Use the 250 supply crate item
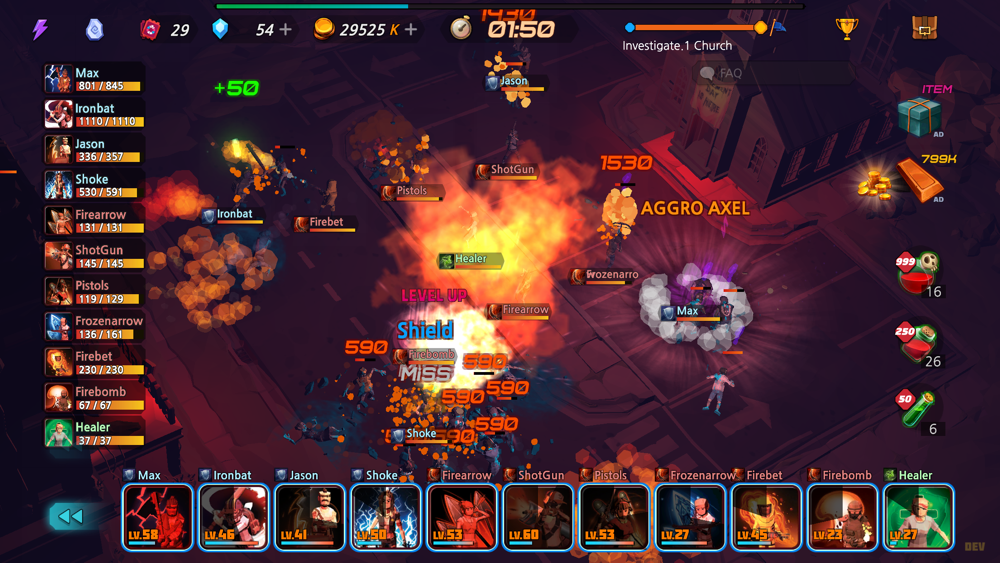This screenshot has width=1000, height=563. [x=917, y=343]
